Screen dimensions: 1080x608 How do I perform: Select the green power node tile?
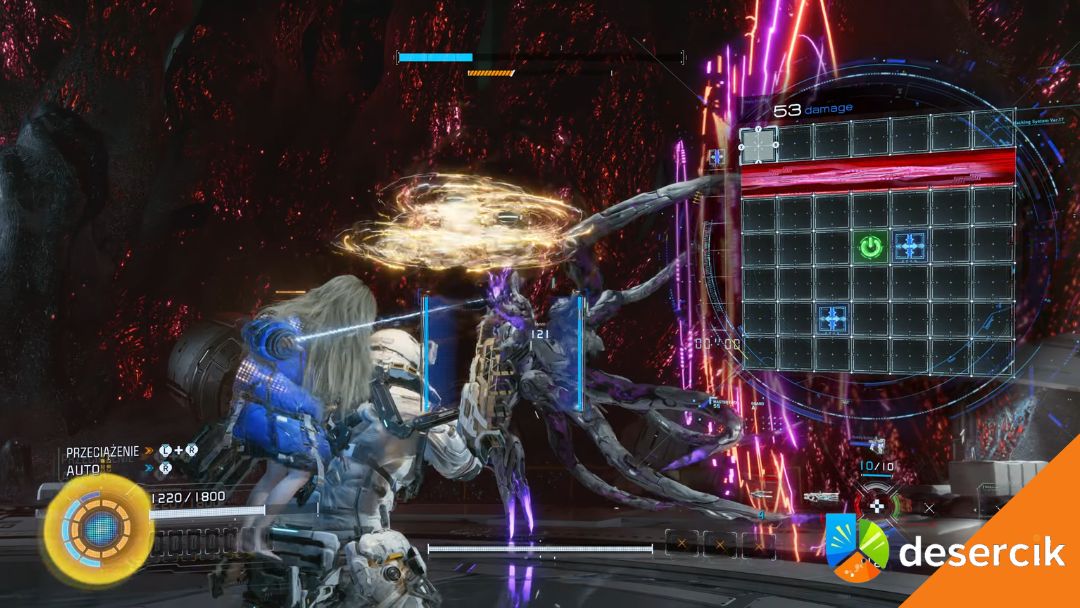pos(871,245)
